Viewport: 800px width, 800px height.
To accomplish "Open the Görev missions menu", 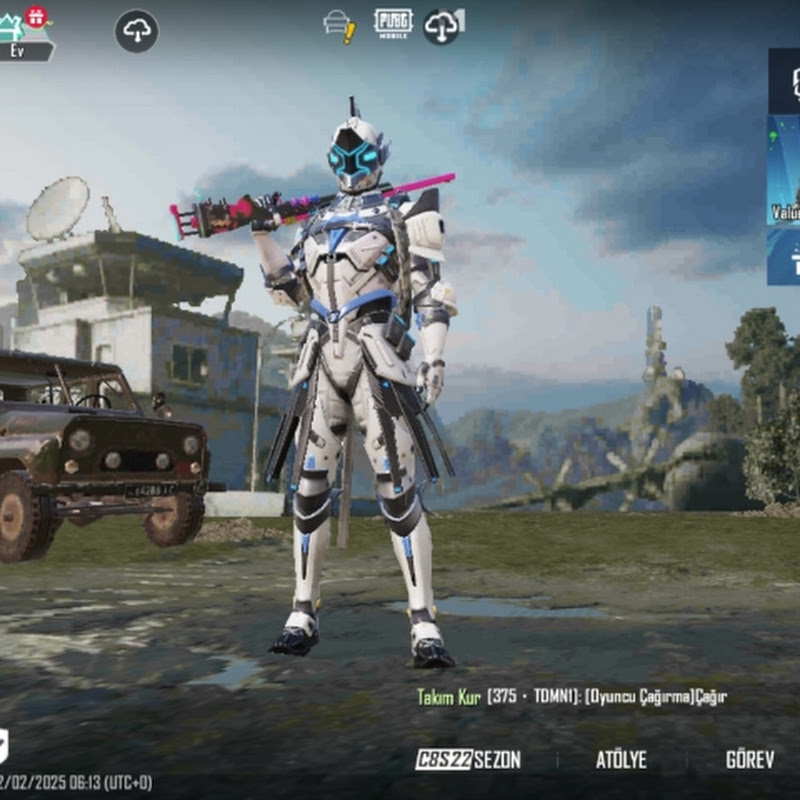I will [749, 760].
